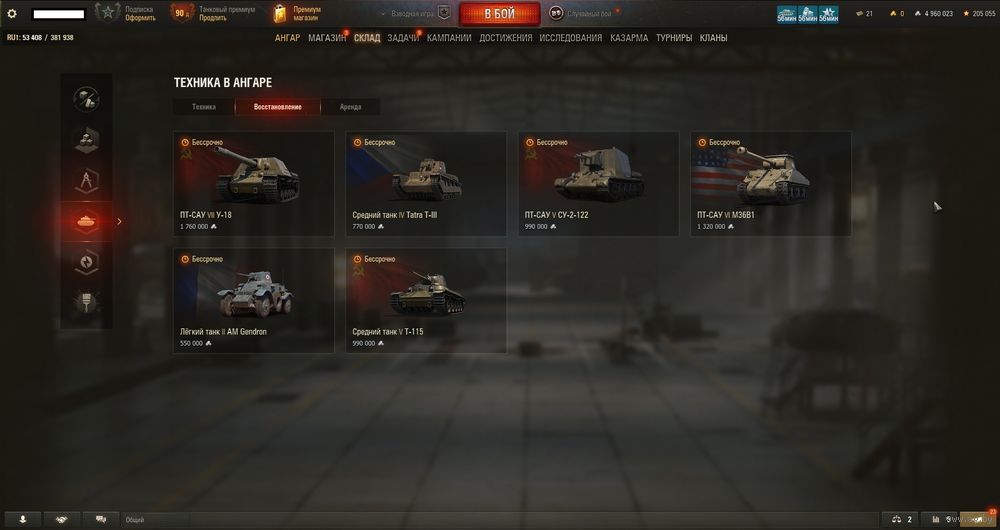Go to the КАЗАРМА barracks
Screen dimensions: 1000x530
coord(628,38)
